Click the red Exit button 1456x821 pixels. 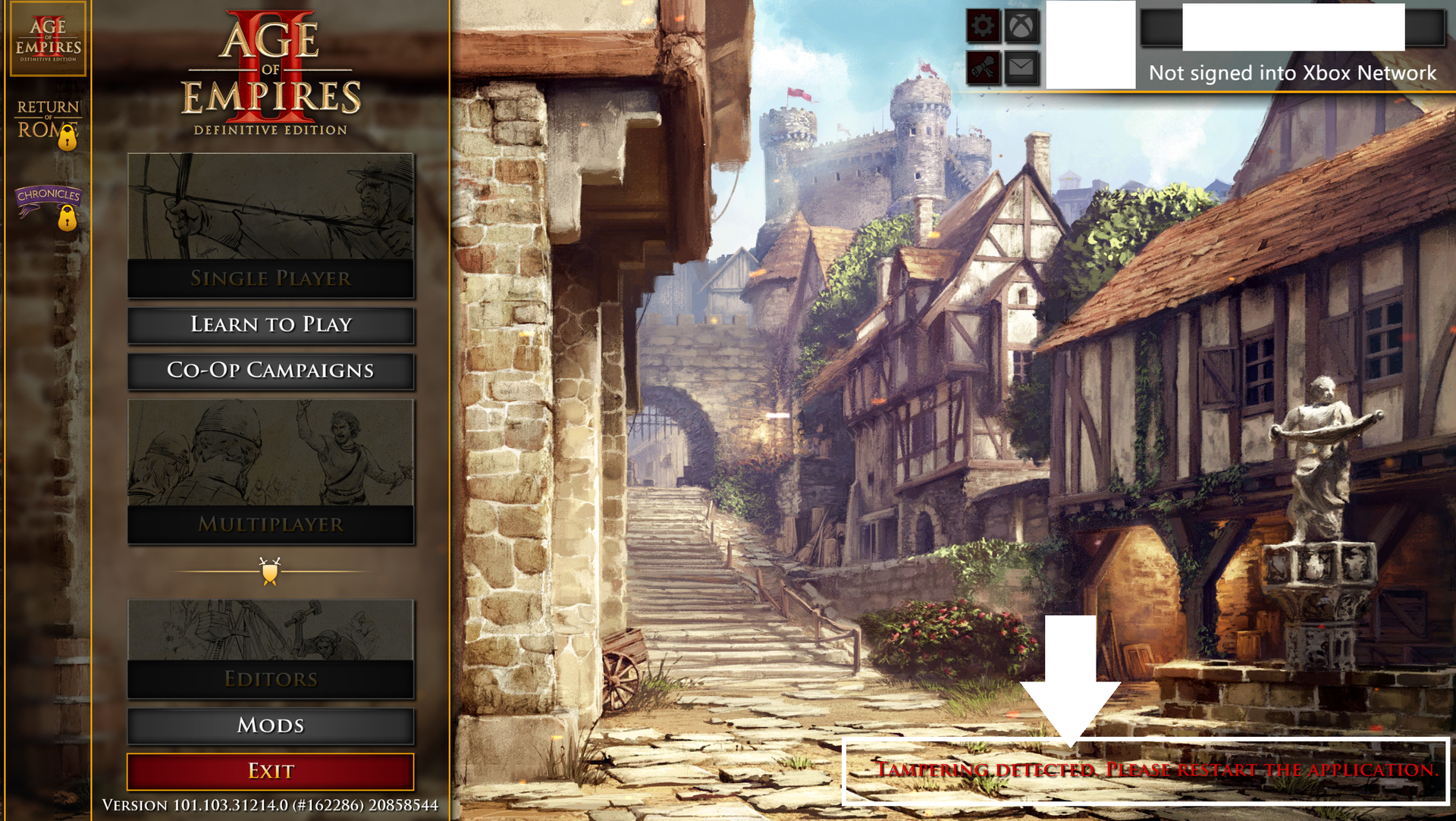pos(271,771)
